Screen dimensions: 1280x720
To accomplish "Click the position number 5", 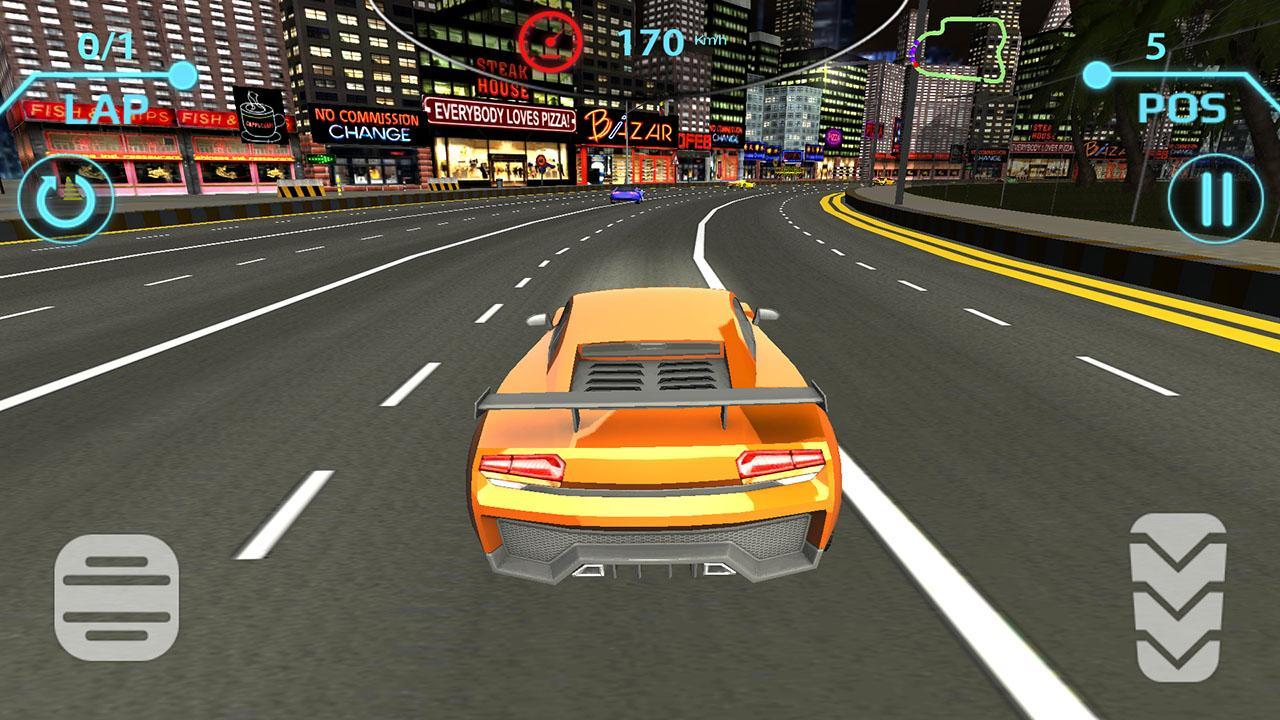I will tap(1155, 45).
